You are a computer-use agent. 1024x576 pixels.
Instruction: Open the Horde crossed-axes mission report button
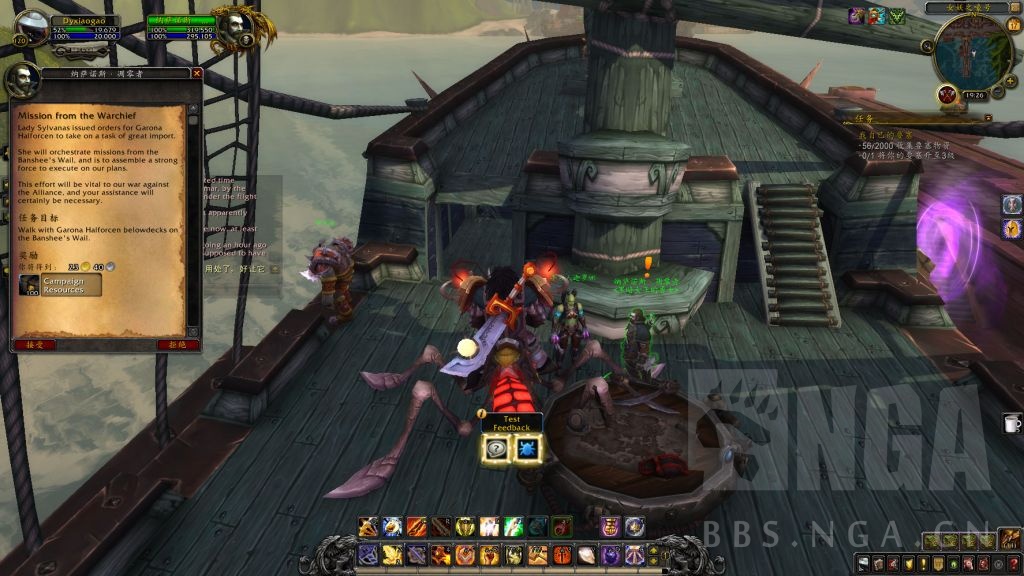coord(947,94)
